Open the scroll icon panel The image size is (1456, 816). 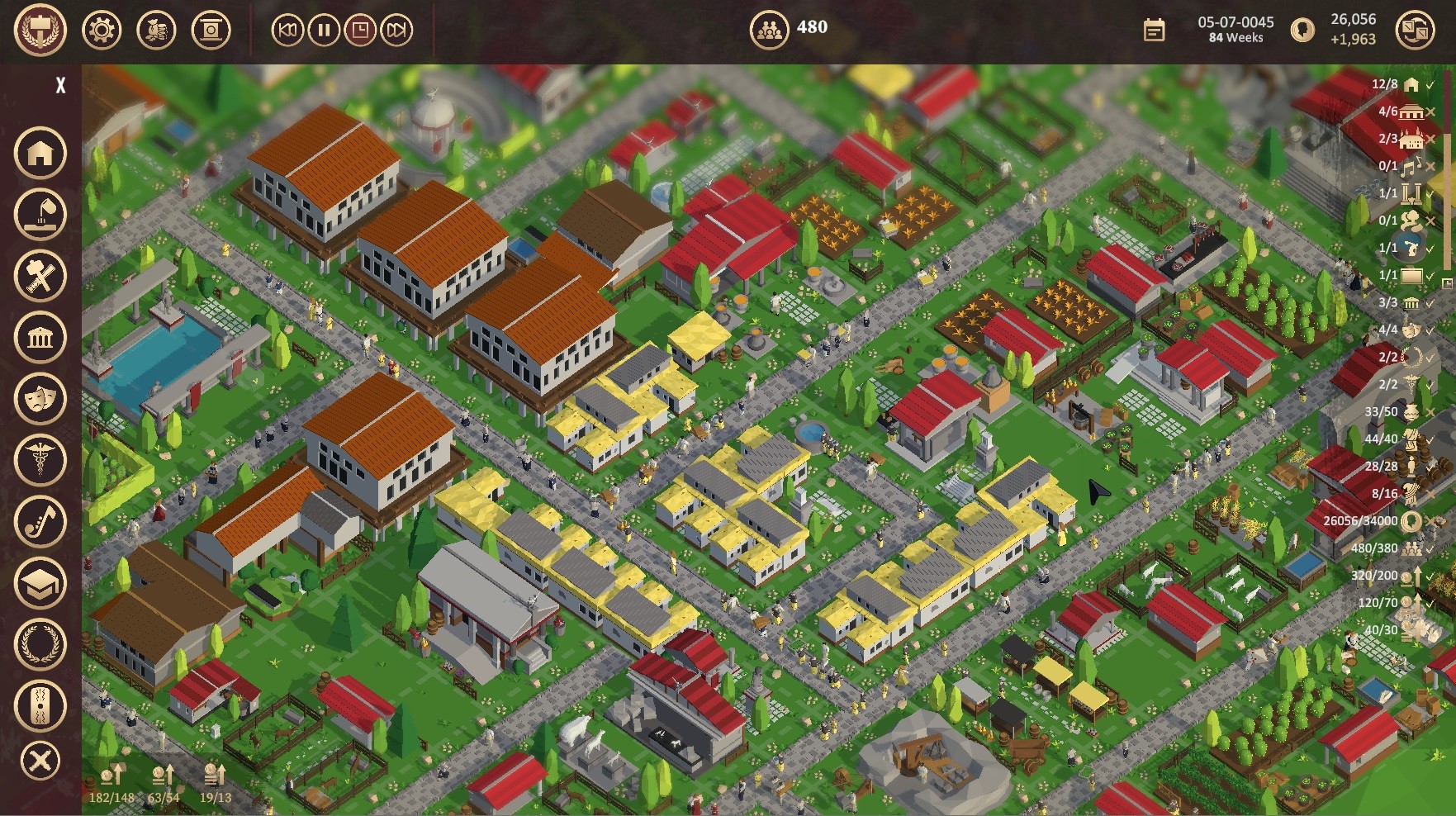coord(211,31)
